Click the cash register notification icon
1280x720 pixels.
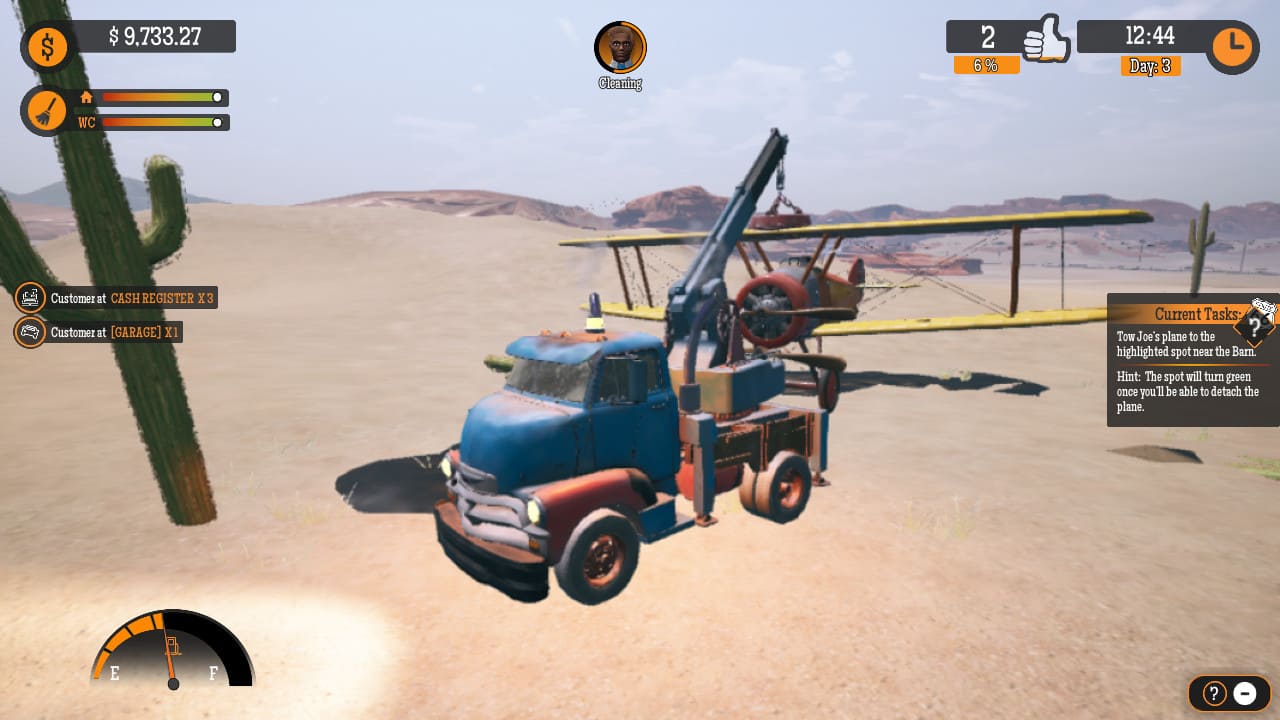(30, 298)
